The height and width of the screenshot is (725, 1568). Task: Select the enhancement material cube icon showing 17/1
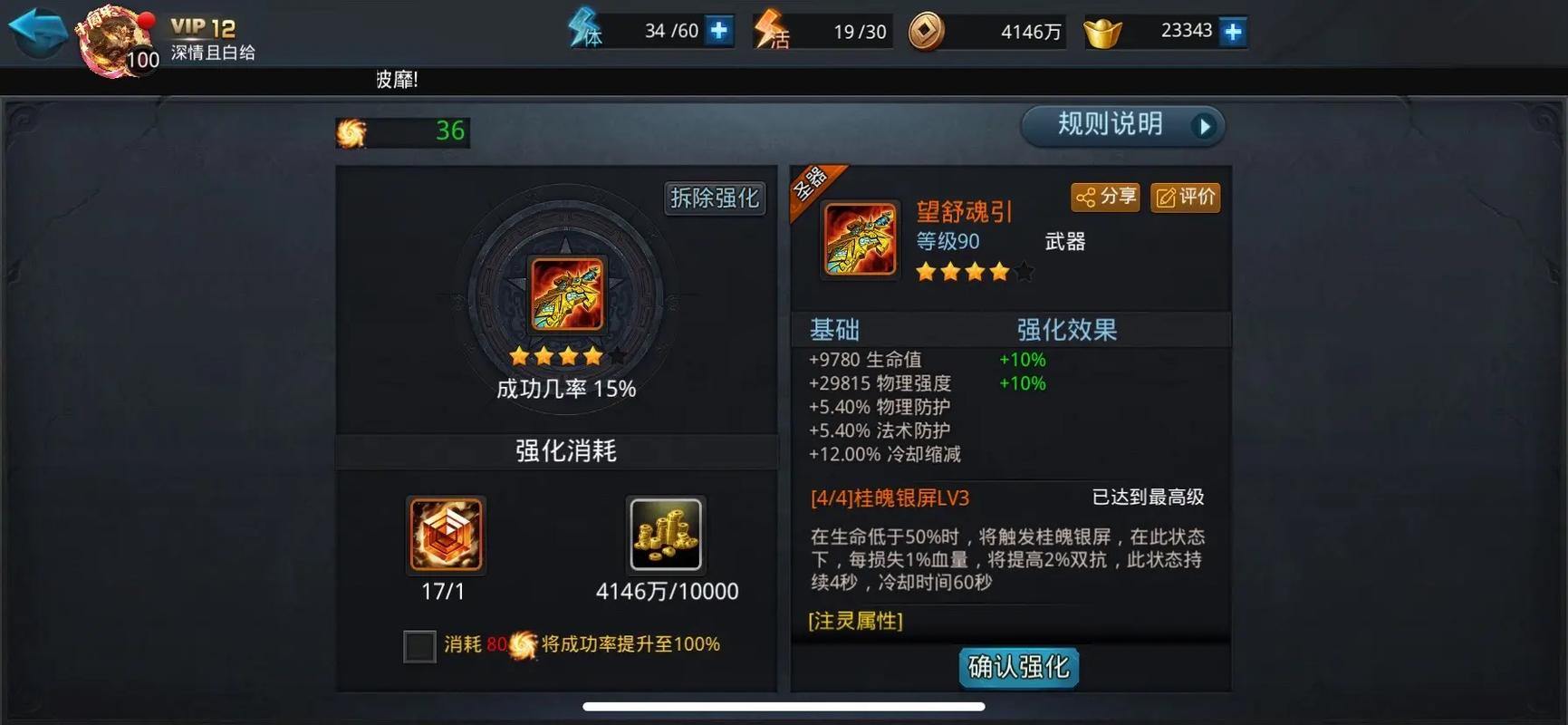pos(445,536)
